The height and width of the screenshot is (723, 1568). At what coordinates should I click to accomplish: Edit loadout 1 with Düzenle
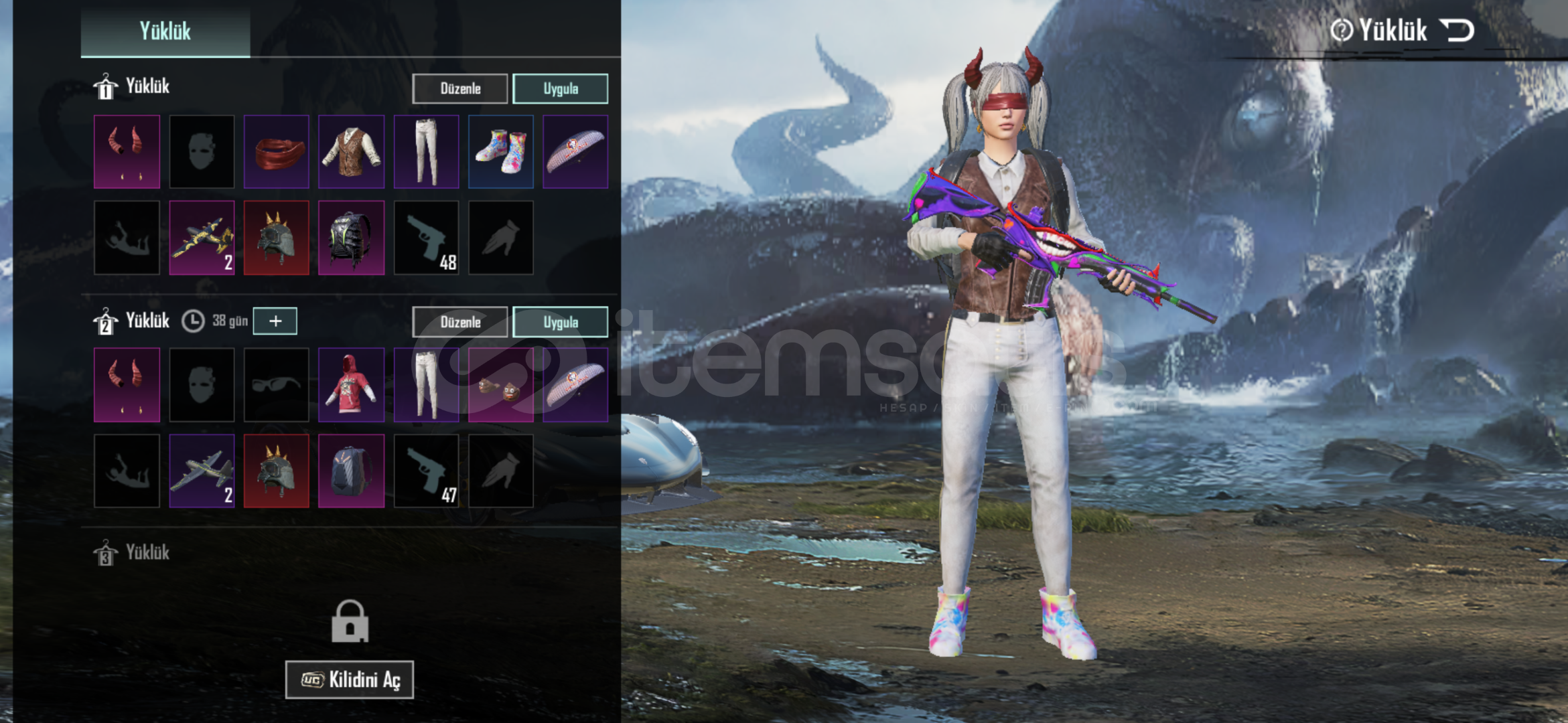[460, 88]
